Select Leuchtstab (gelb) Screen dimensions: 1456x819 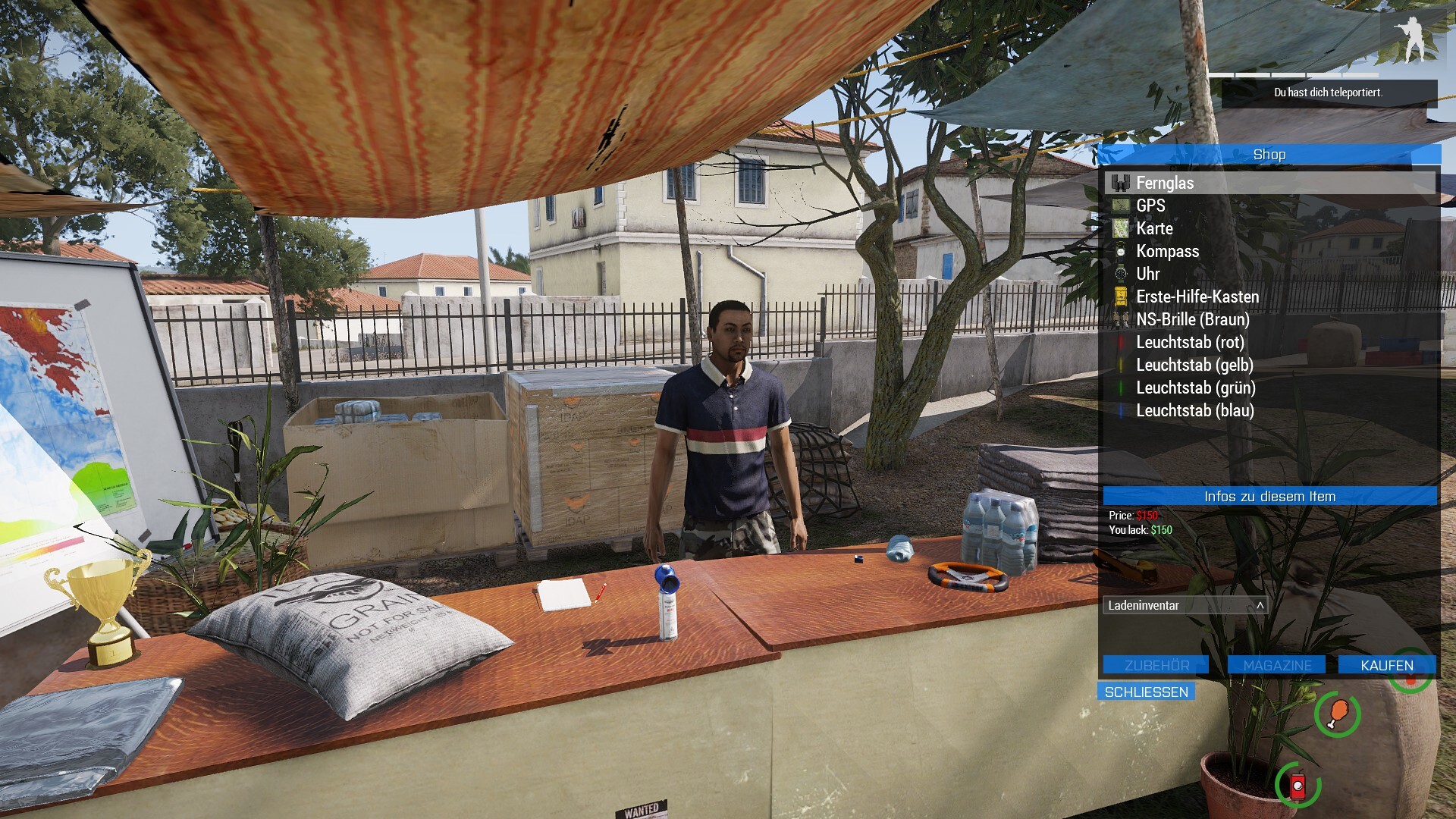[x=1194, y=365]
